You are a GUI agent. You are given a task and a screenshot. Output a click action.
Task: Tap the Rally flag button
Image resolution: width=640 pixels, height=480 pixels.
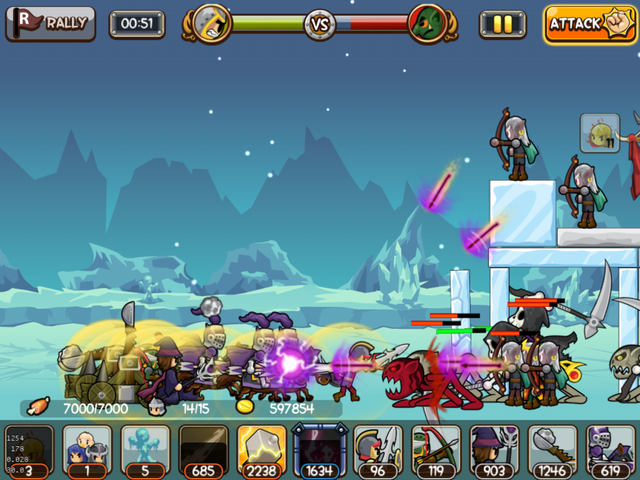point(50,23)
